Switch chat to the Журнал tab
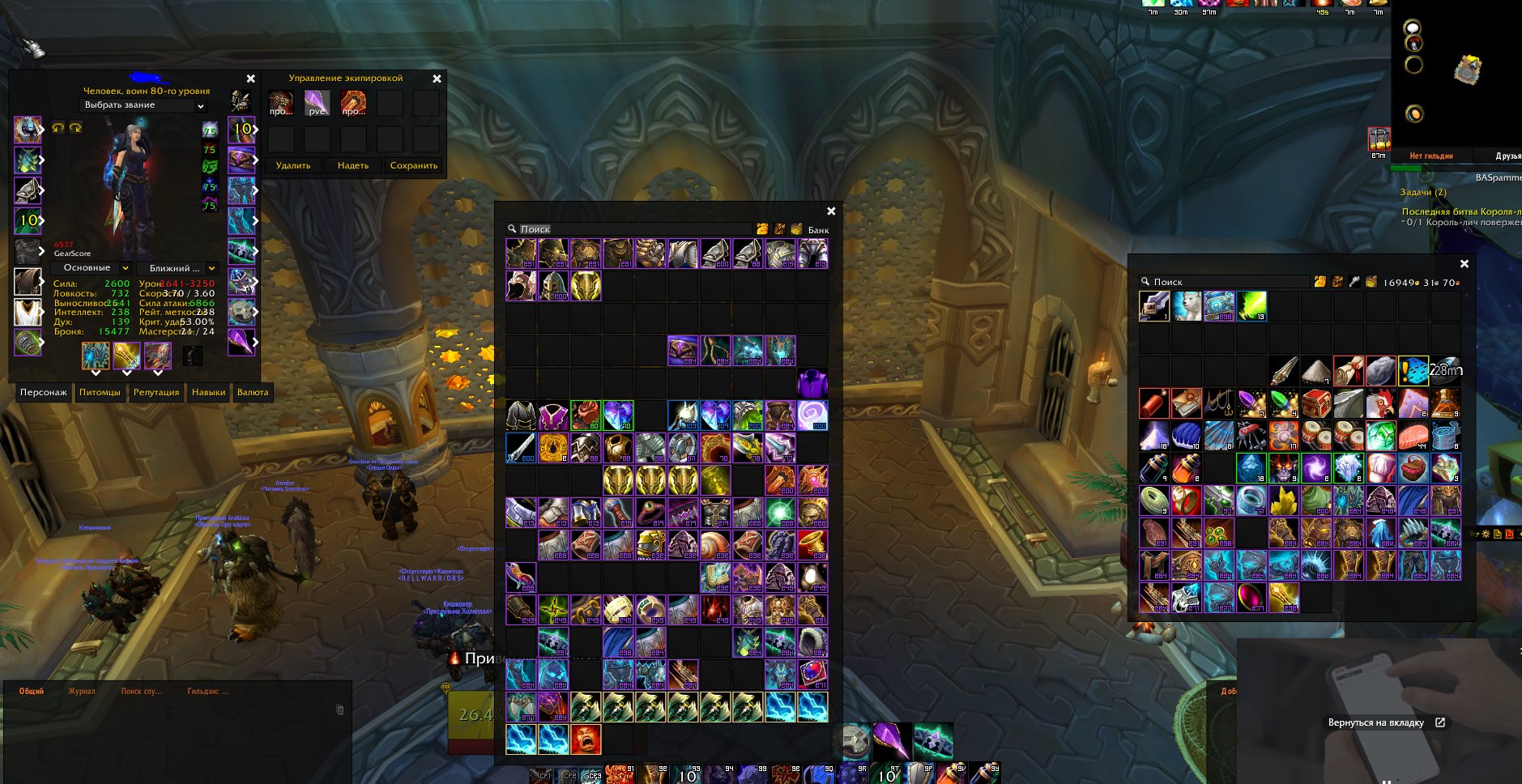Viewport: 1522px width, 784px height. pyautogui.click(x=82, y=692)
